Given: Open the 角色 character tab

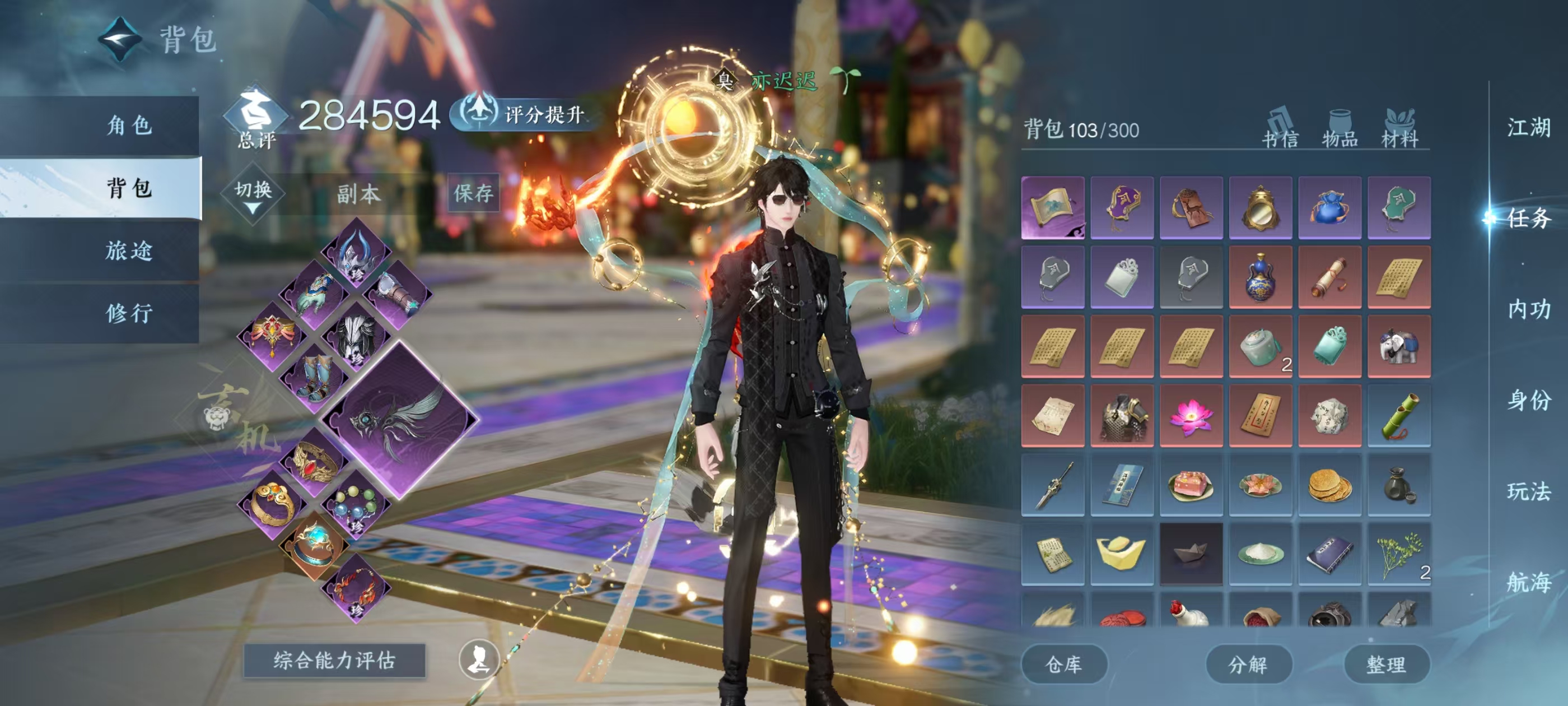Looking at the screenshot, I should pos(129,126).
